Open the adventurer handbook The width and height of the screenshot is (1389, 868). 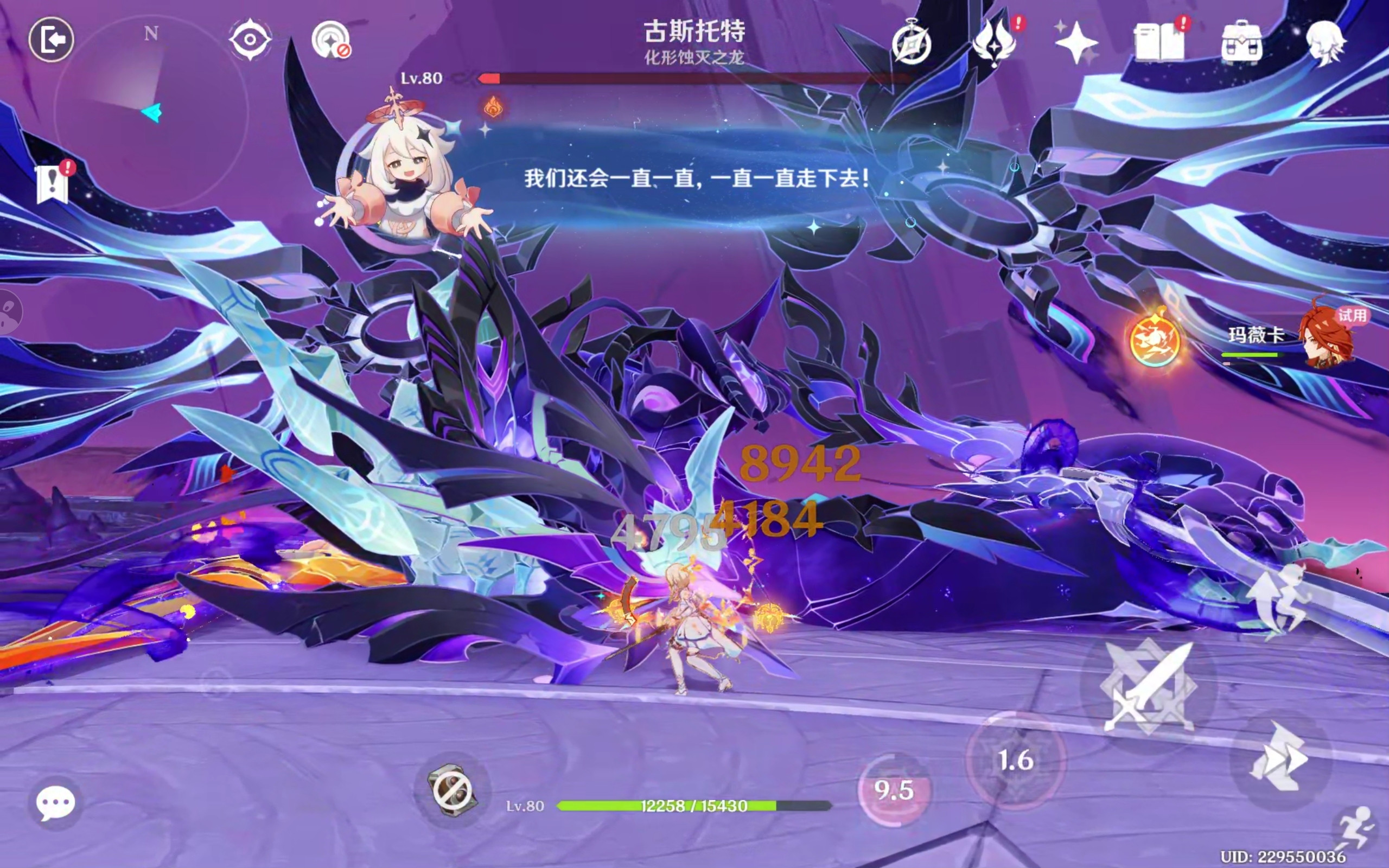pyautogui.click(x=1159, y=43)
